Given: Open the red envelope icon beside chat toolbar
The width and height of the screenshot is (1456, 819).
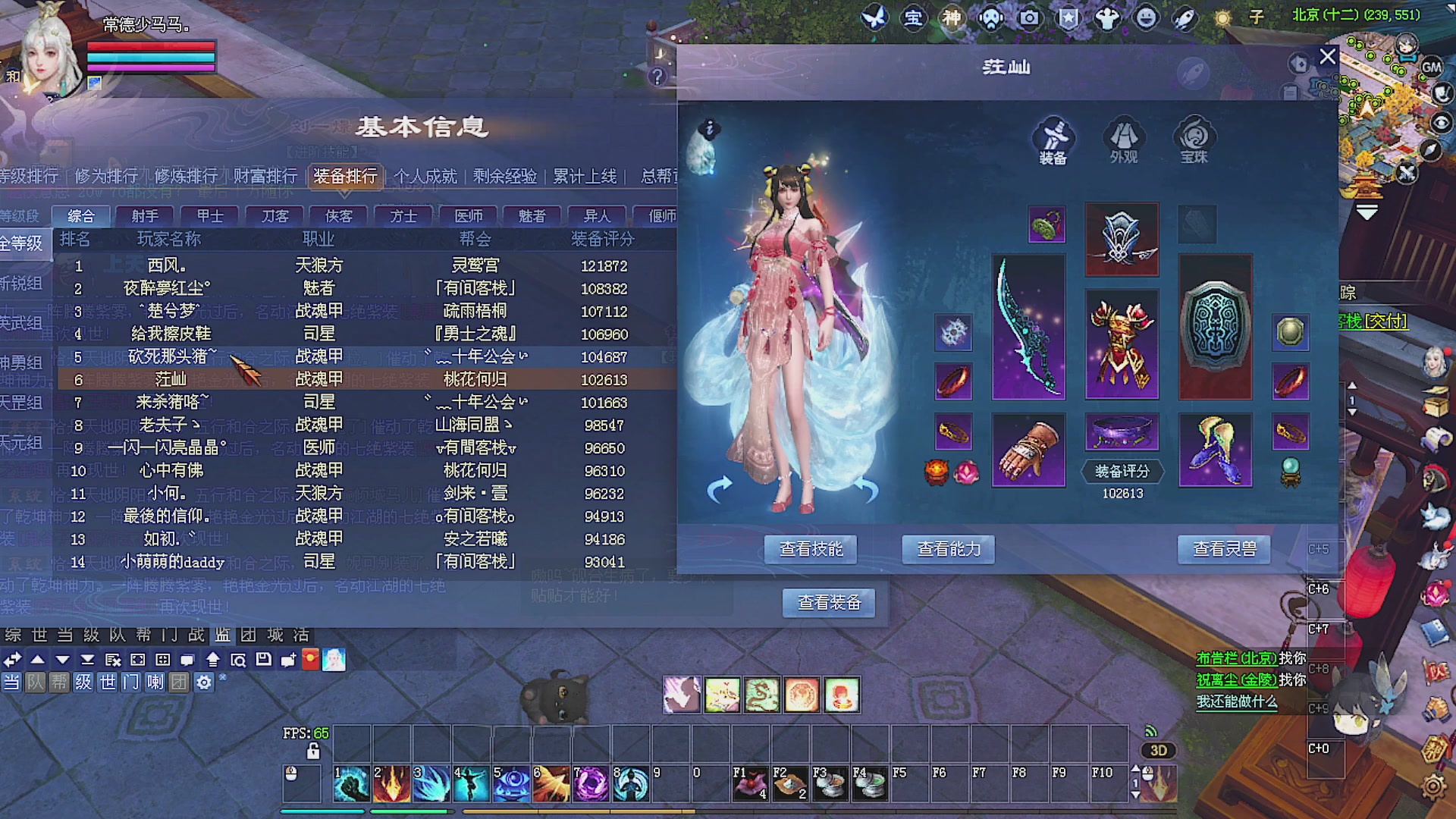Looking at the screenshot, I should 312,661.
